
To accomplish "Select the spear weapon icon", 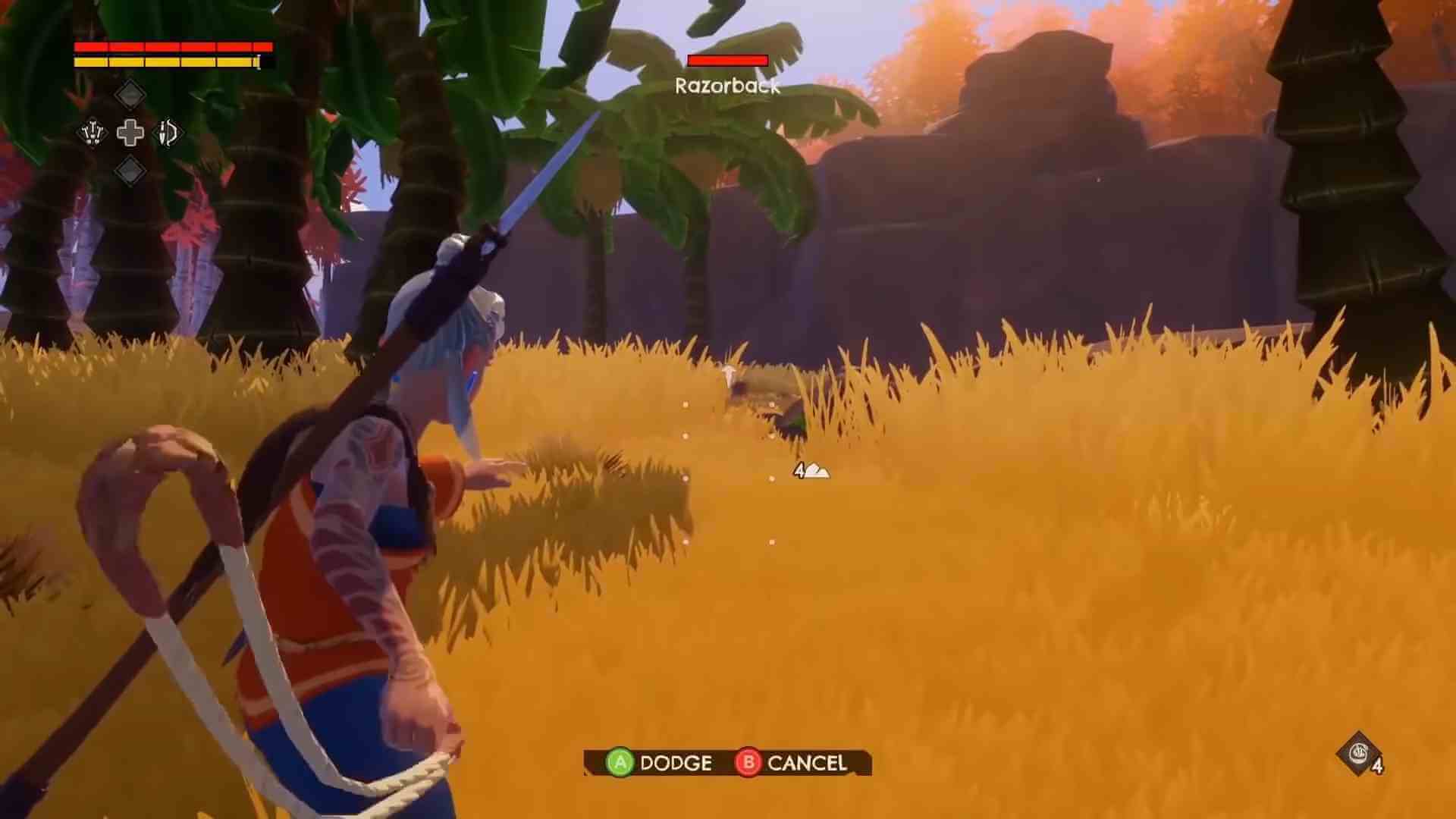I will [92, 133].
